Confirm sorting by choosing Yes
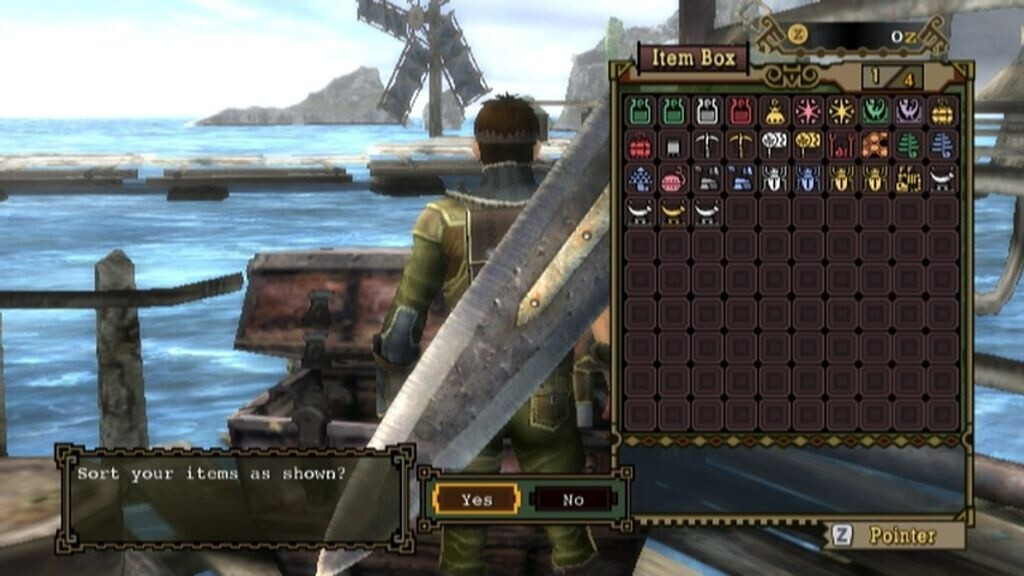 [477, 499]
